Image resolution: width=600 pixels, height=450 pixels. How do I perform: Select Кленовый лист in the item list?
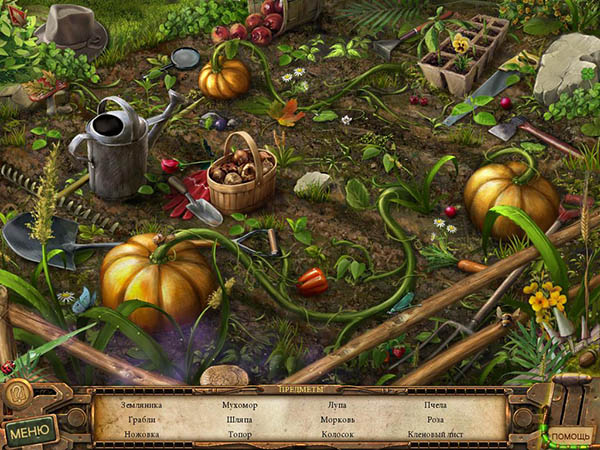pos(436,434)
